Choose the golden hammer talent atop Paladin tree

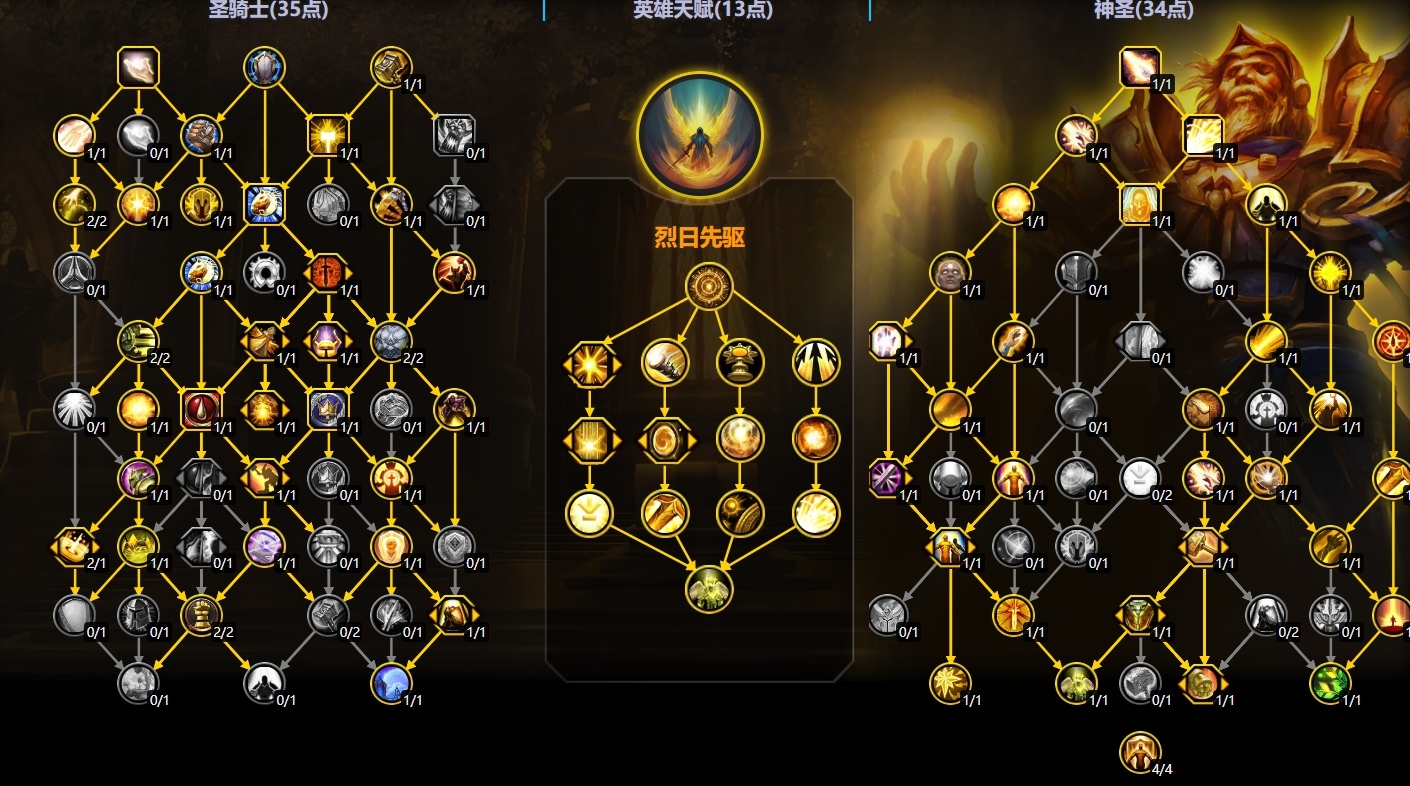pyautogui.click(x=391, y=68)
